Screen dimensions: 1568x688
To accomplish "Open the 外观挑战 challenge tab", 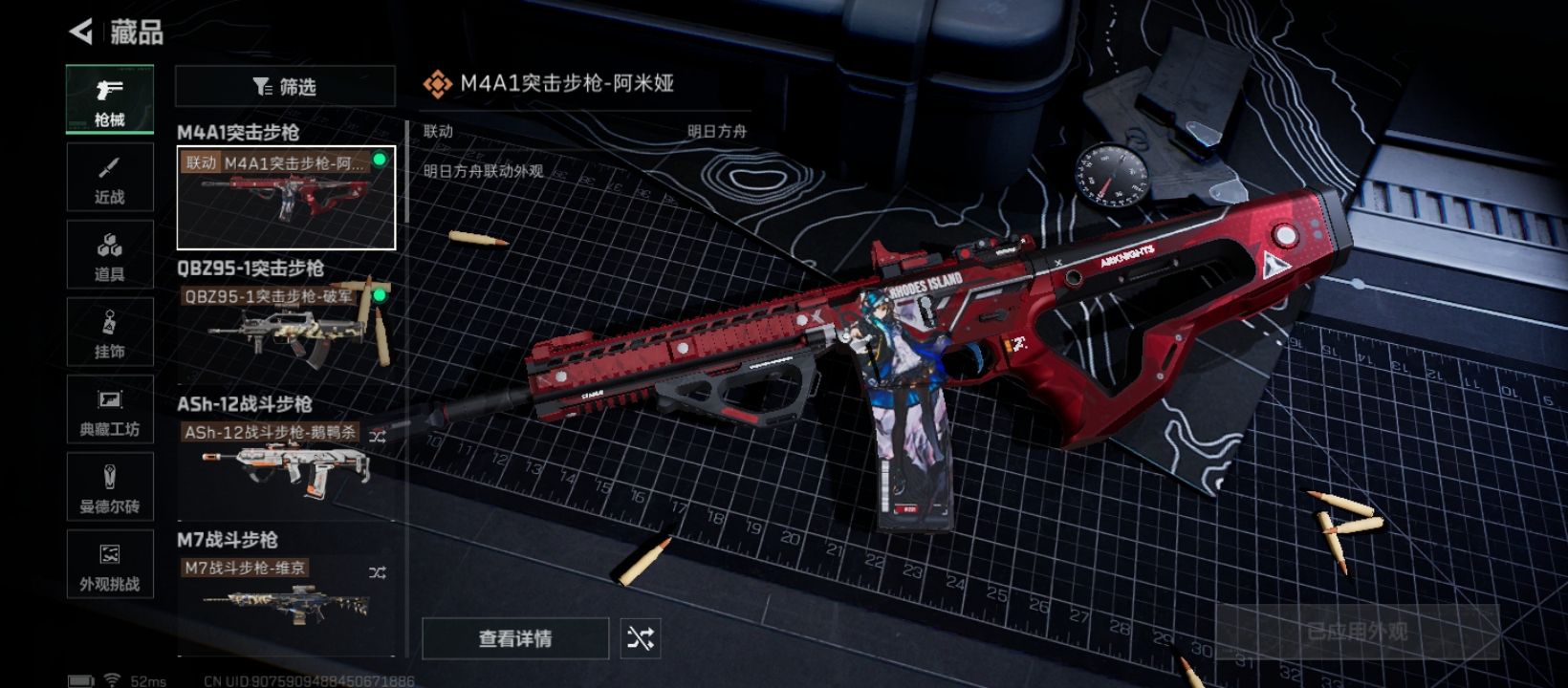I will 110,565.
